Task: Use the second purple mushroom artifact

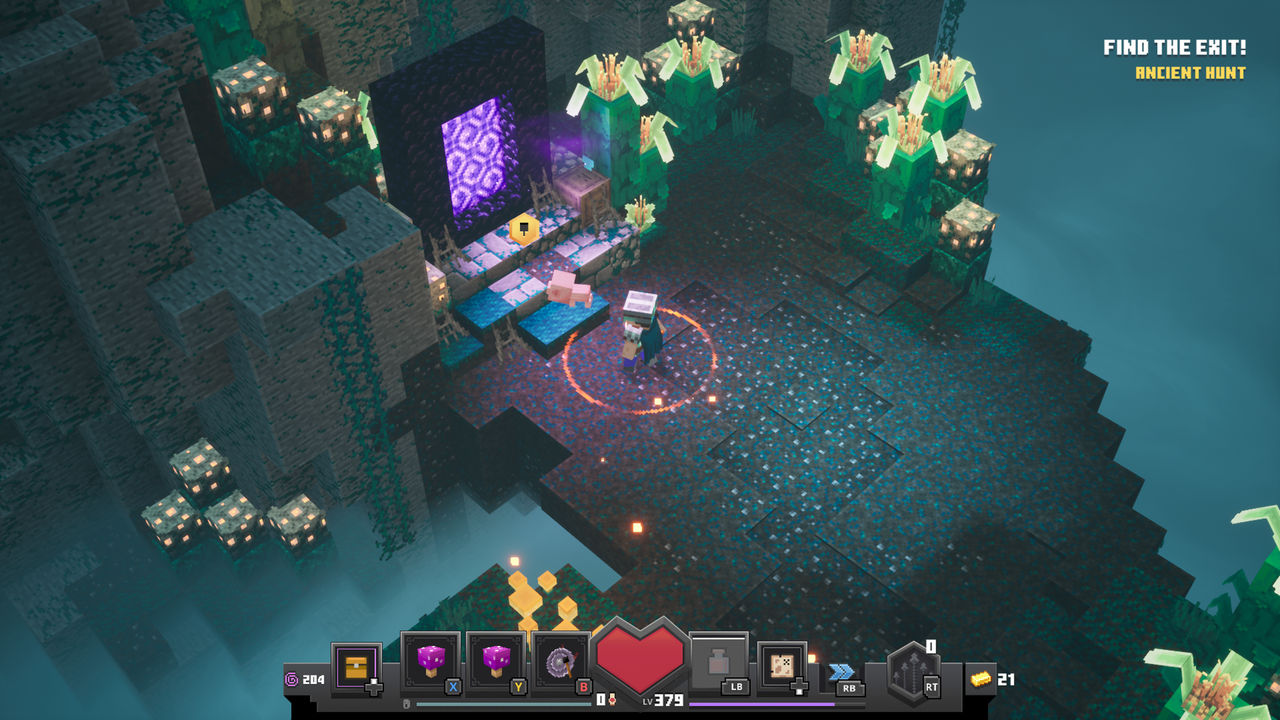Action: pyautogui.click(x=496, y=661)
